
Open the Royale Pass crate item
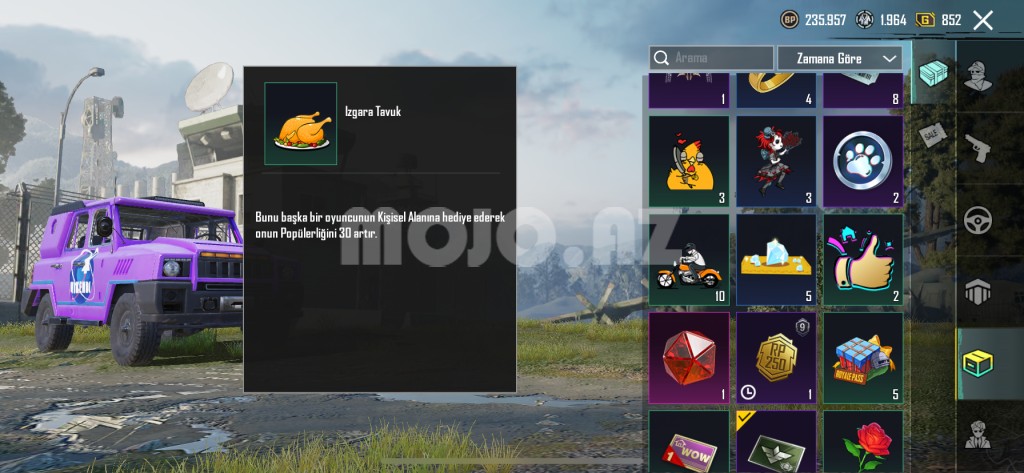863,358
